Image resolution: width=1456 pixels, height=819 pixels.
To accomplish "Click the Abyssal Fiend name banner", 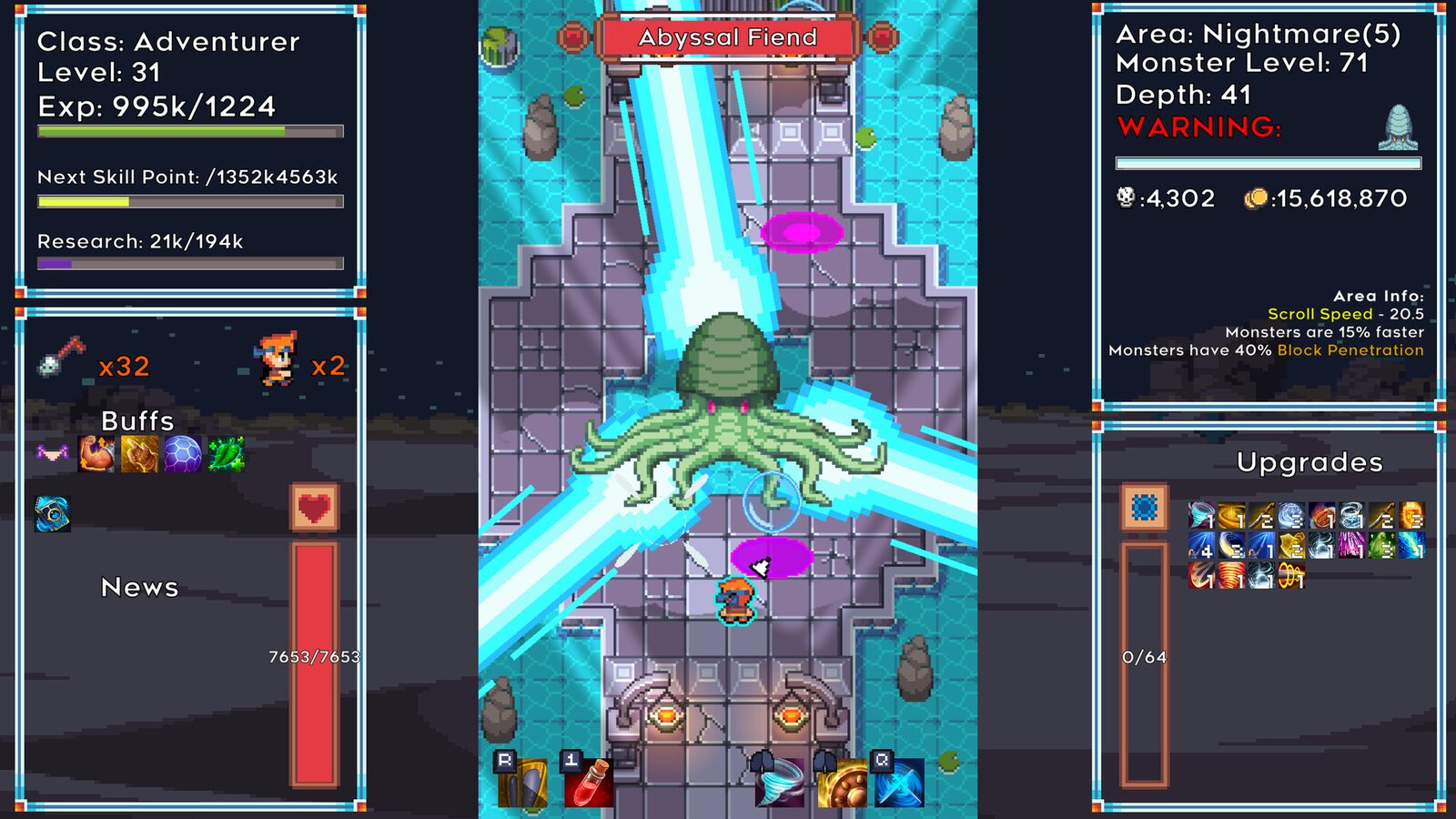I will click(728, 38).
